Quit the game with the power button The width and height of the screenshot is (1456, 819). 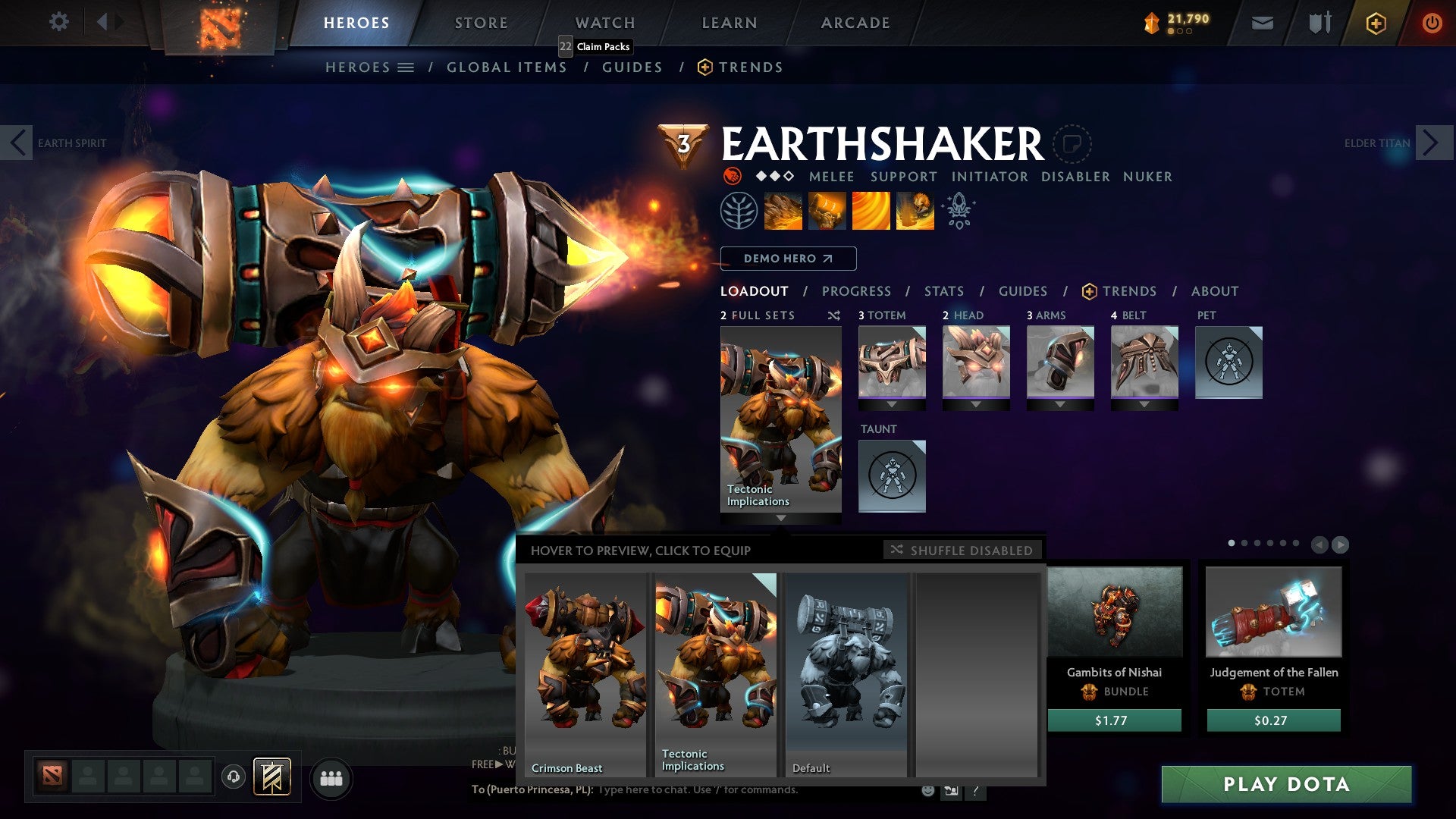coord(1432,23)
